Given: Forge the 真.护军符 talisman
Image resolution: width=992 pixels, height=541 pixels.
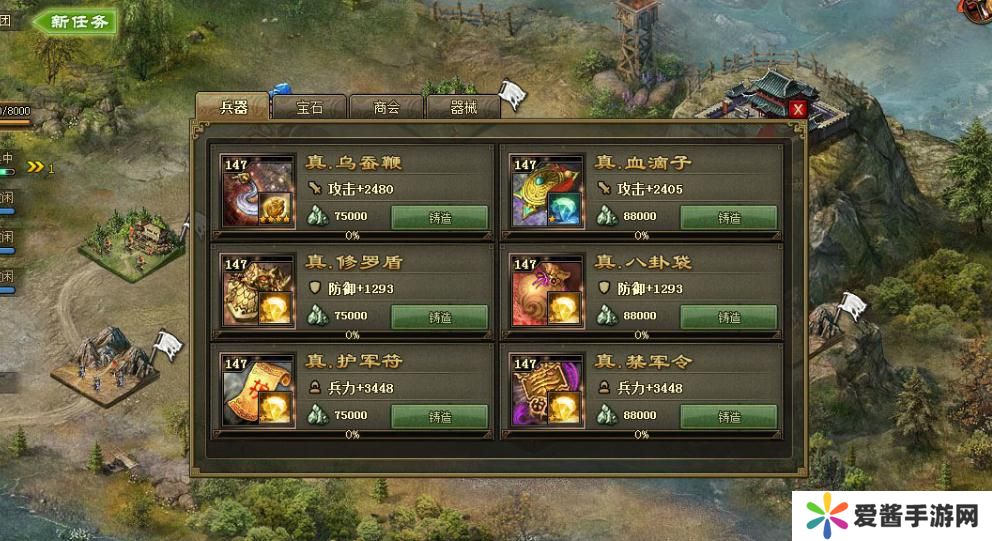Looking at the screenshot, I should [x=439, y=416].
